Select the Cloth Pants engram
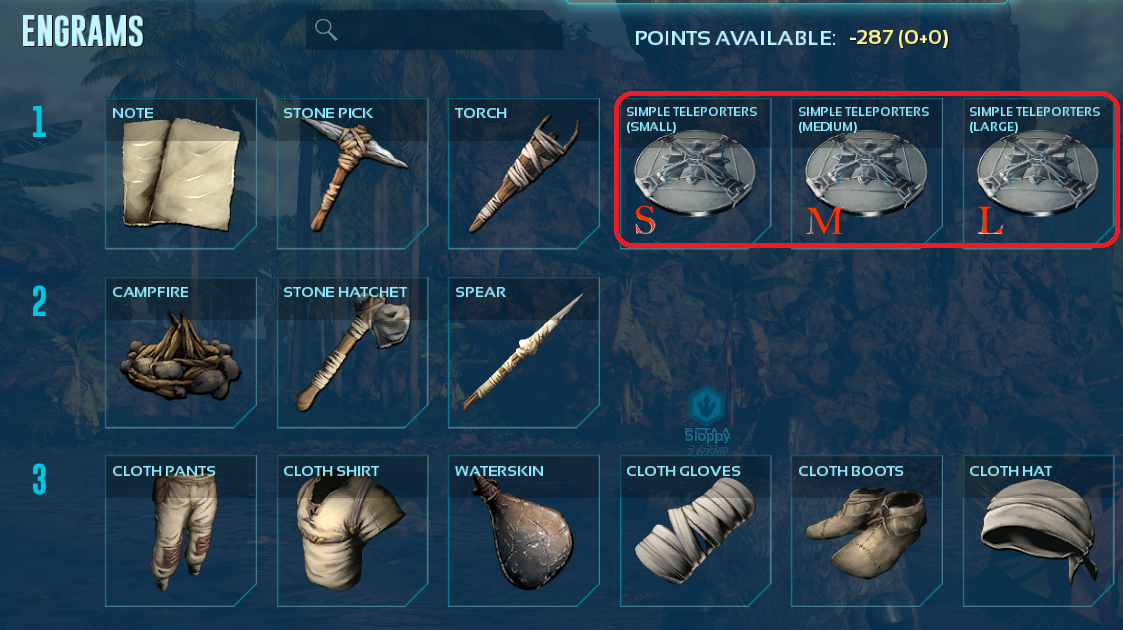1123x630 pixels. click(181, 531)
